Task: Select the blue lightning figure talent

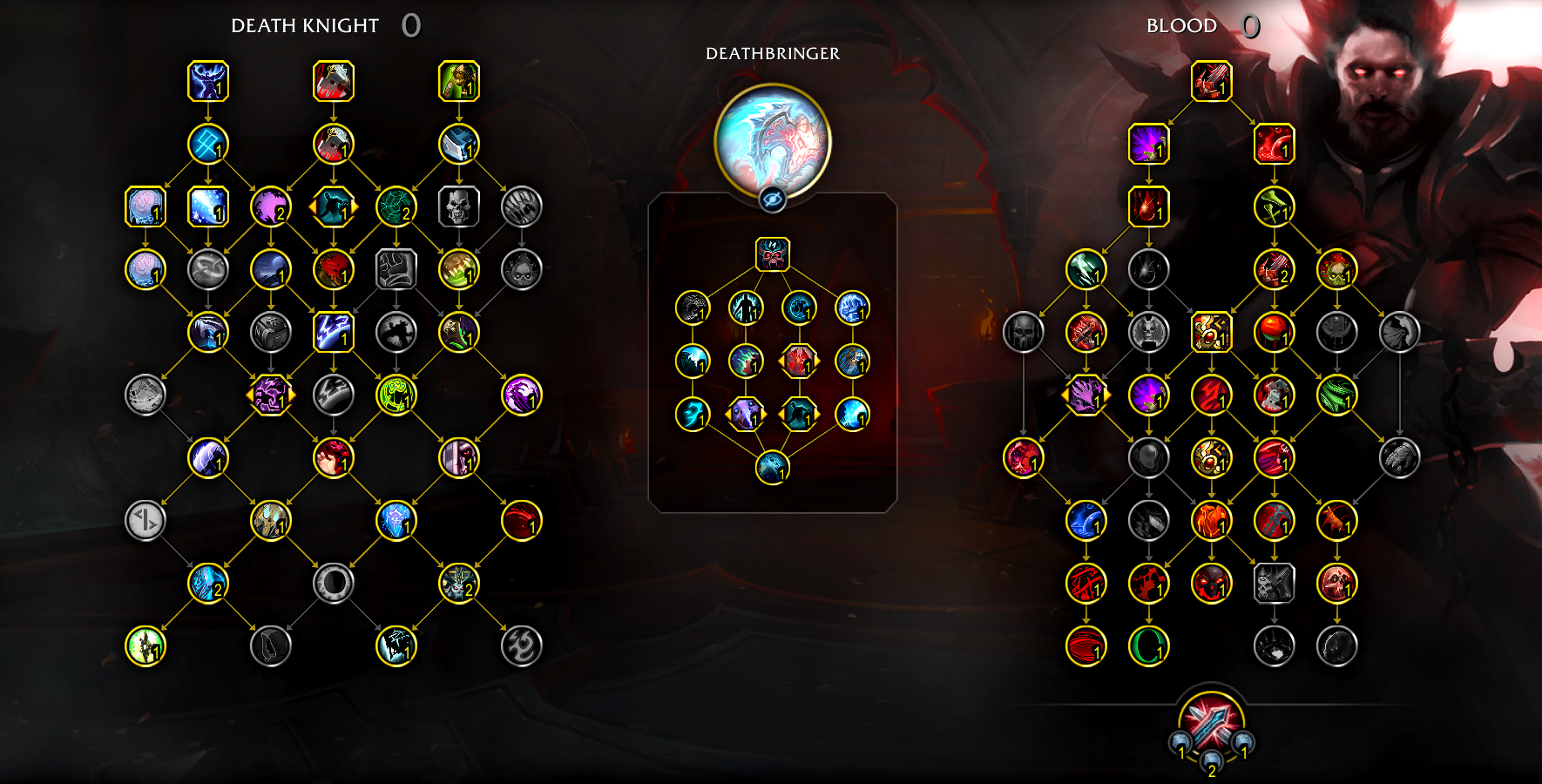Action: 208,82
